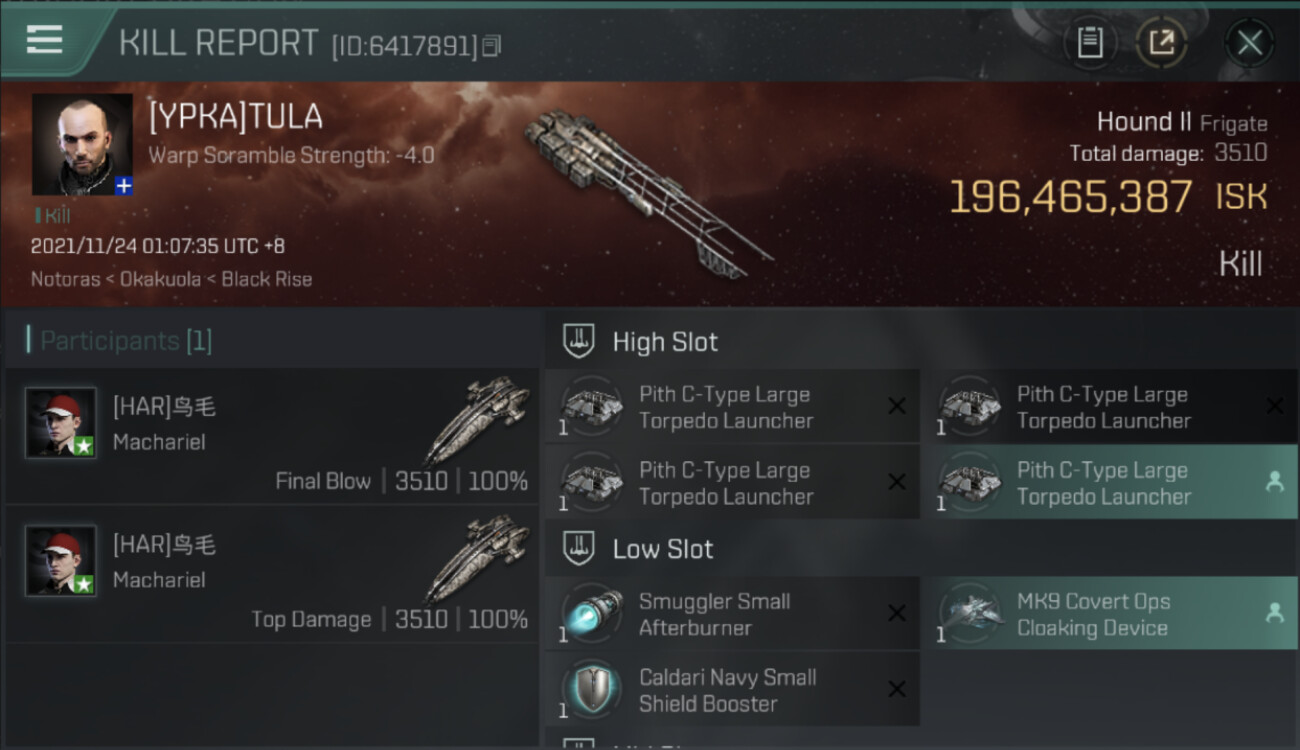View victim TULA's character portrait

pos(82,144)
